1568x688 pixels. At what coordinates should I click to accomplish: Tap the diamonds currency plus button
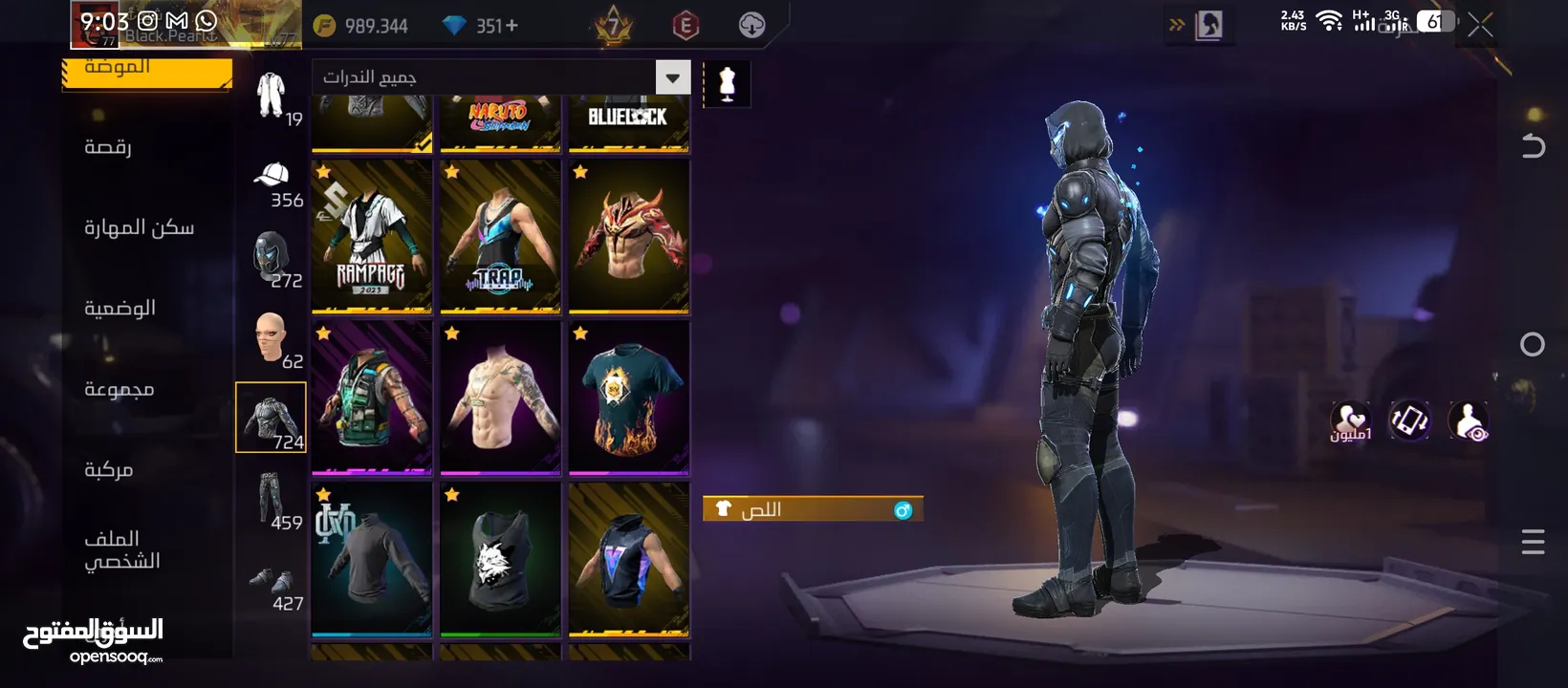512,26
